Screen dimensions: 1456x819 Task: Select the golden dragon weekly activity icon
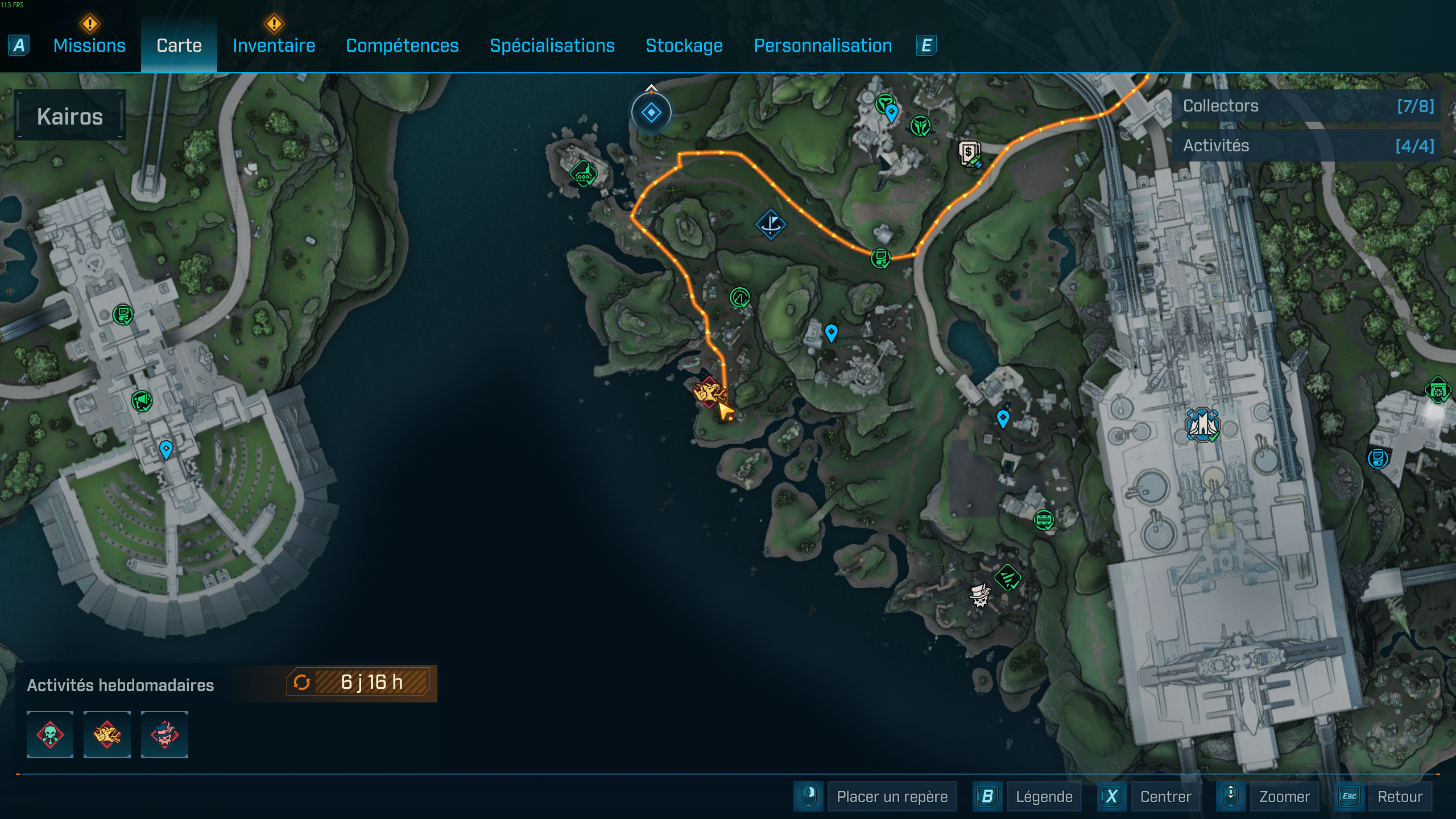coord(107,734)
